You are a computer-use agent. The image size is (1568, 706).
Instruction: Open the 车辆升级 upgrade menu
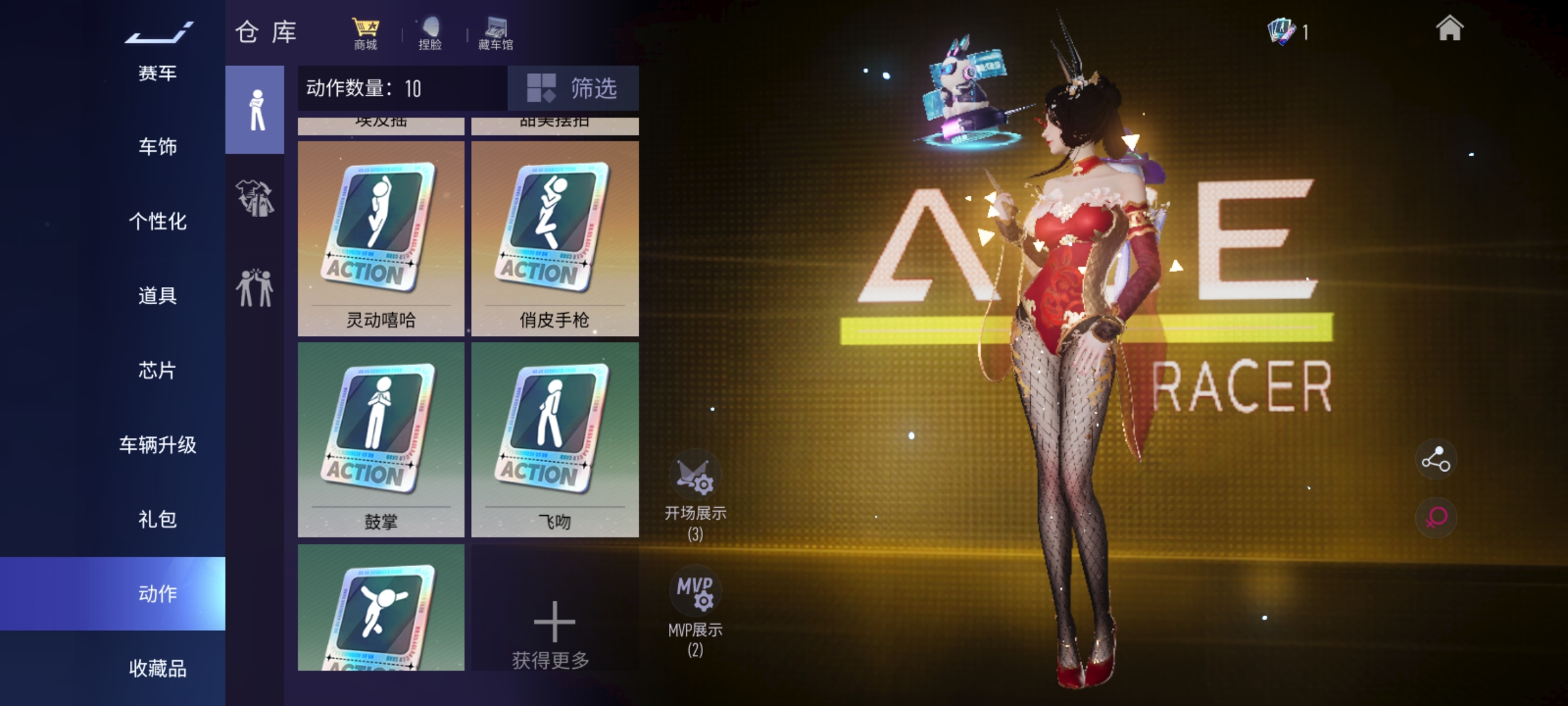(157, 445)
